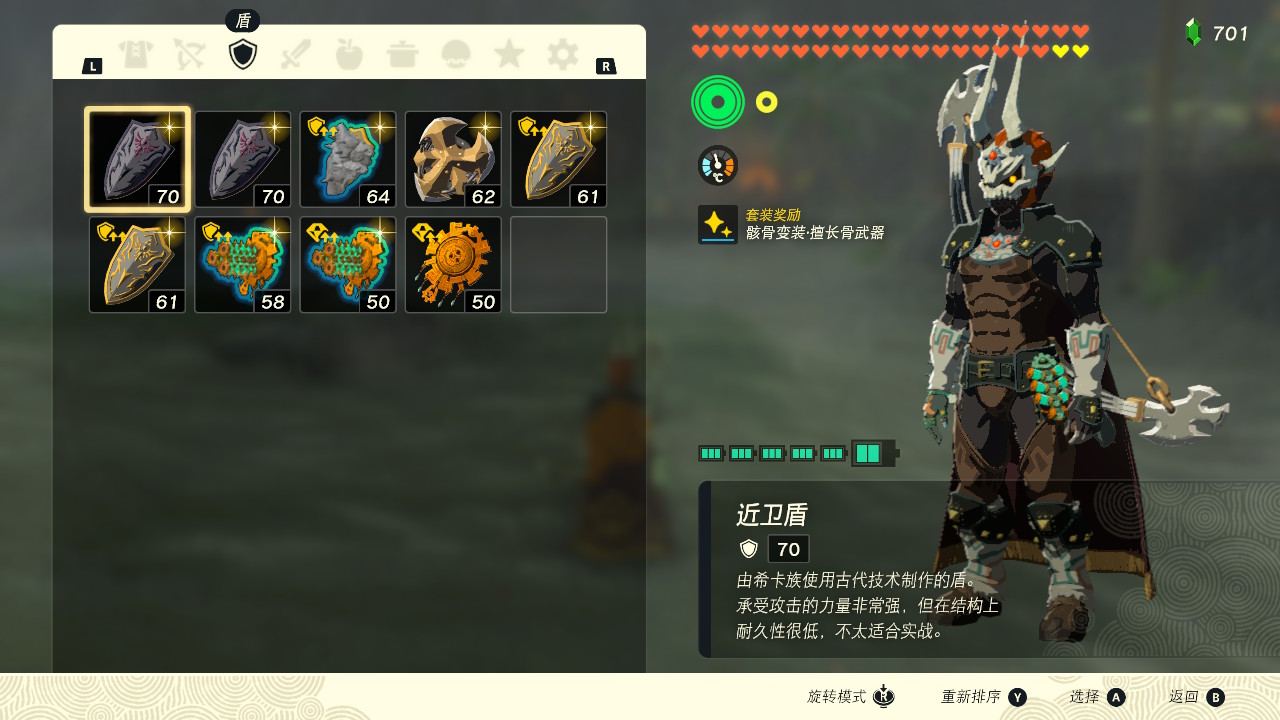Switch to the bows tab
This screenshot has width=1280, height=720.
click(189, 54)
